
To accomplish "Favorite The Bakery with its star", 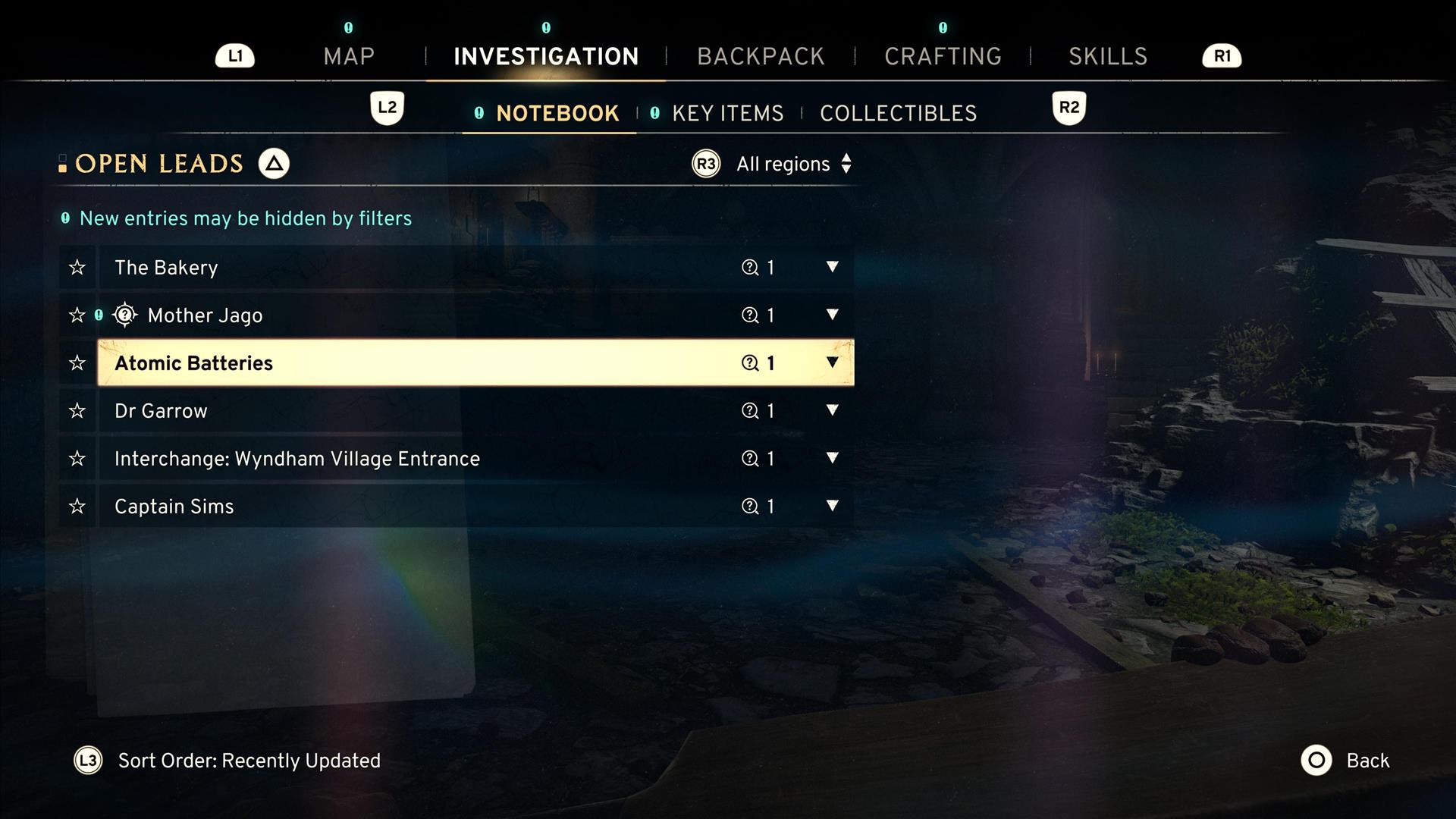I will [x=77, y=268].
